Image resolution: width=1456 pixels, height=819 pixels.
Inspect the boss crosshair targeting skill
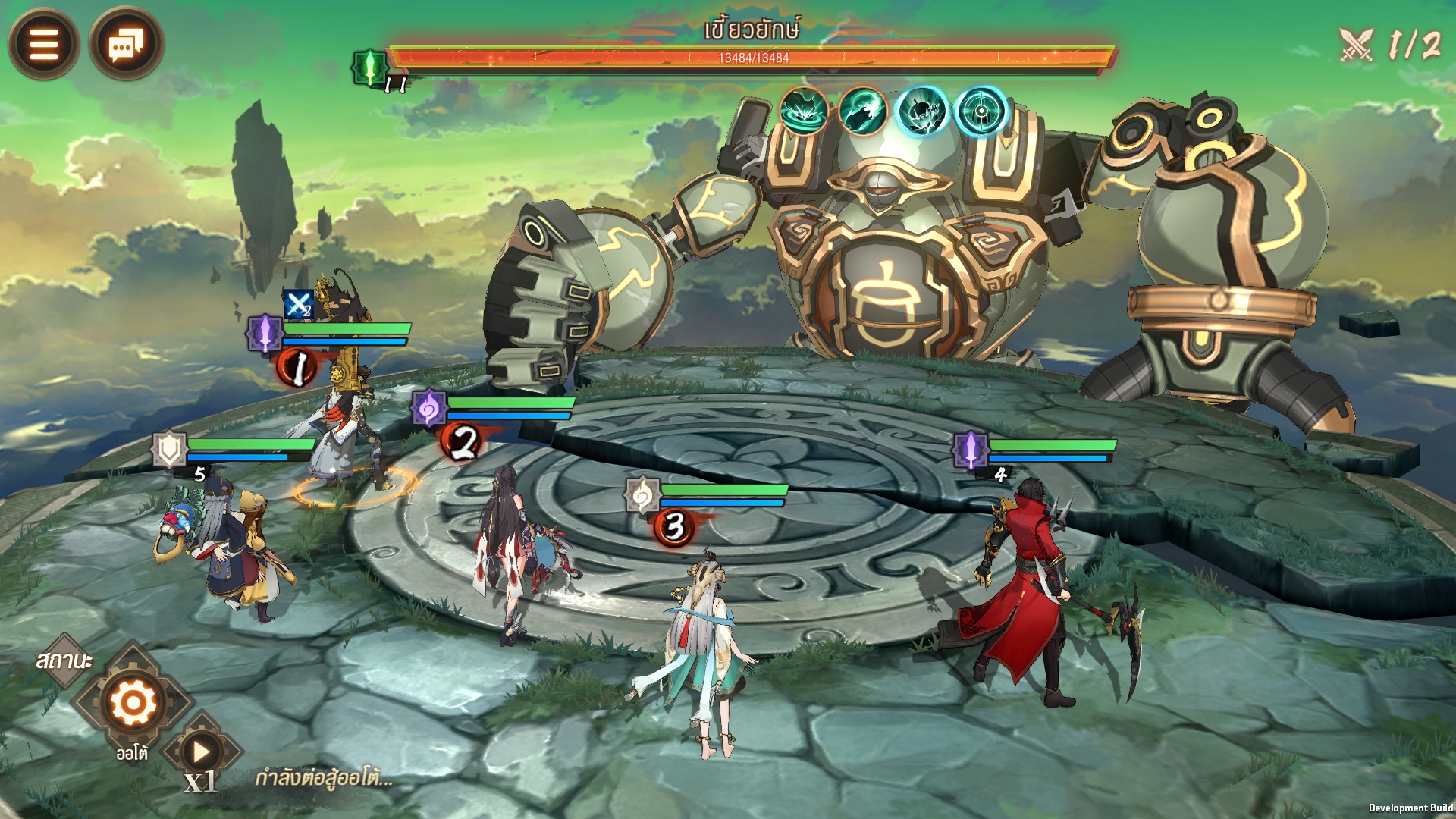coord(981,111)
